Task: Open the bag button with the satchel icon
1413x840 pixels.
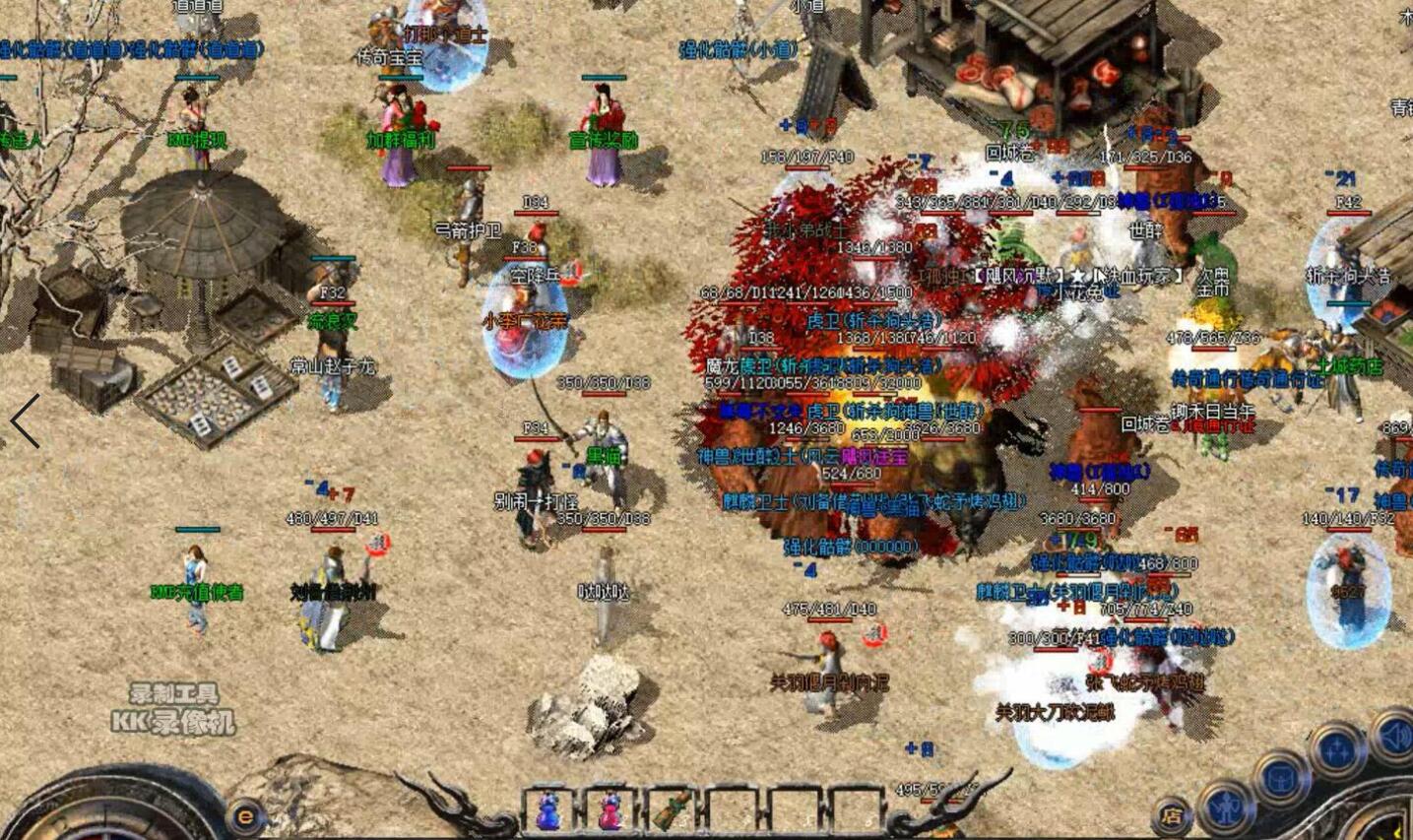Action: [x=1282, y=778]
